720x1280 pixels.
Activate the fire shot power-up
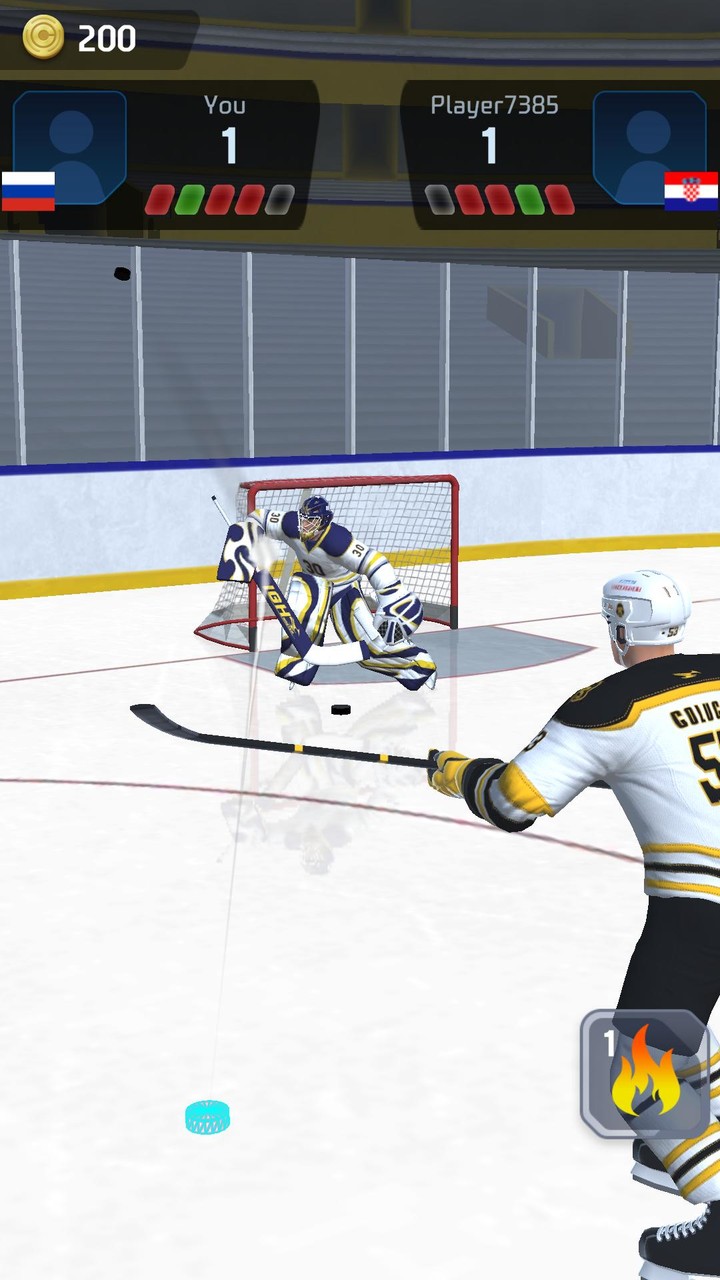pyautogui.click(x=645, y=1073)
